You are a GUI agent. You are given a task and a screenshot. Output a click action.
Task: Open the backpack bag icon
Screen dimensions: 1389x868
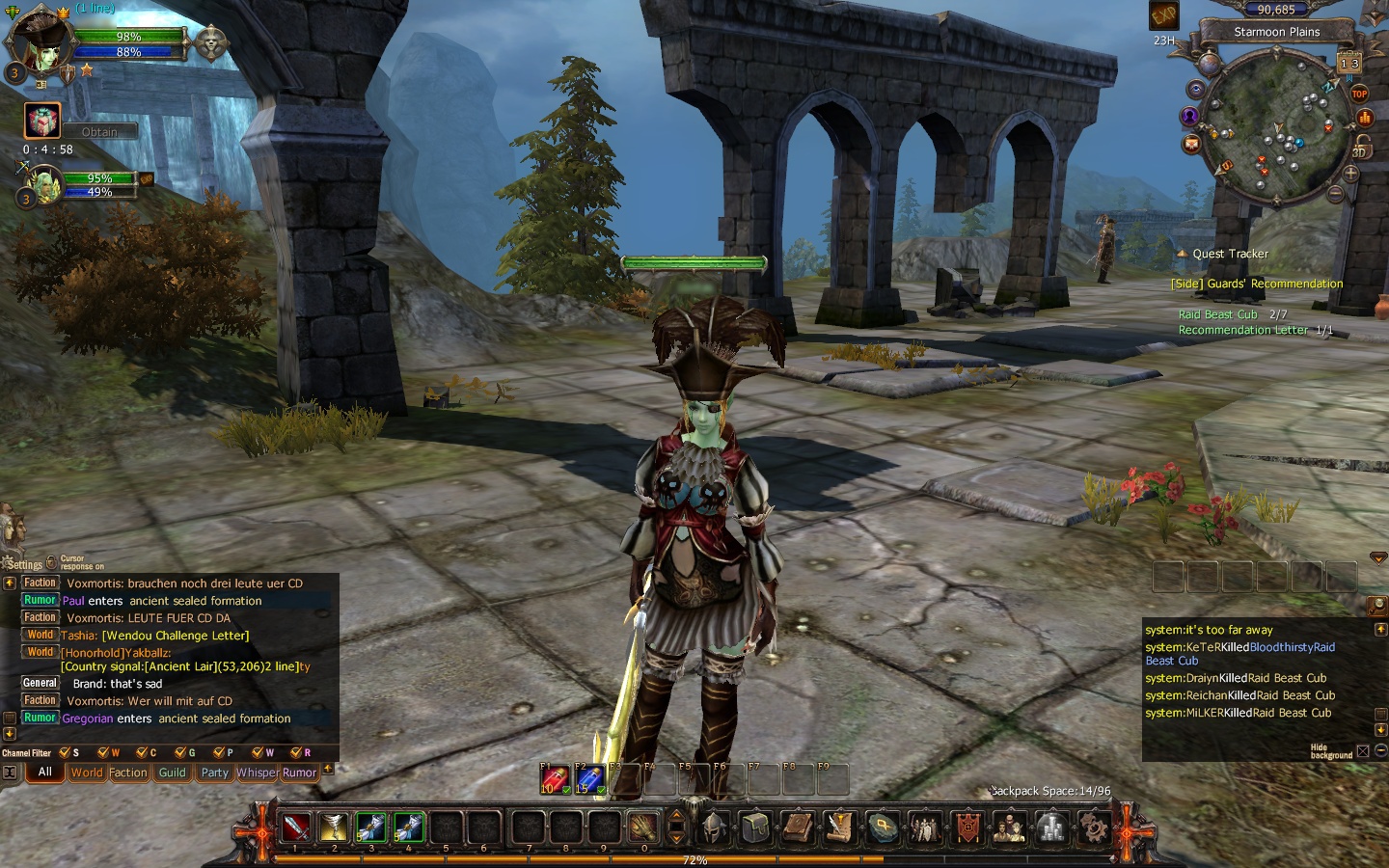pos(756,827)
